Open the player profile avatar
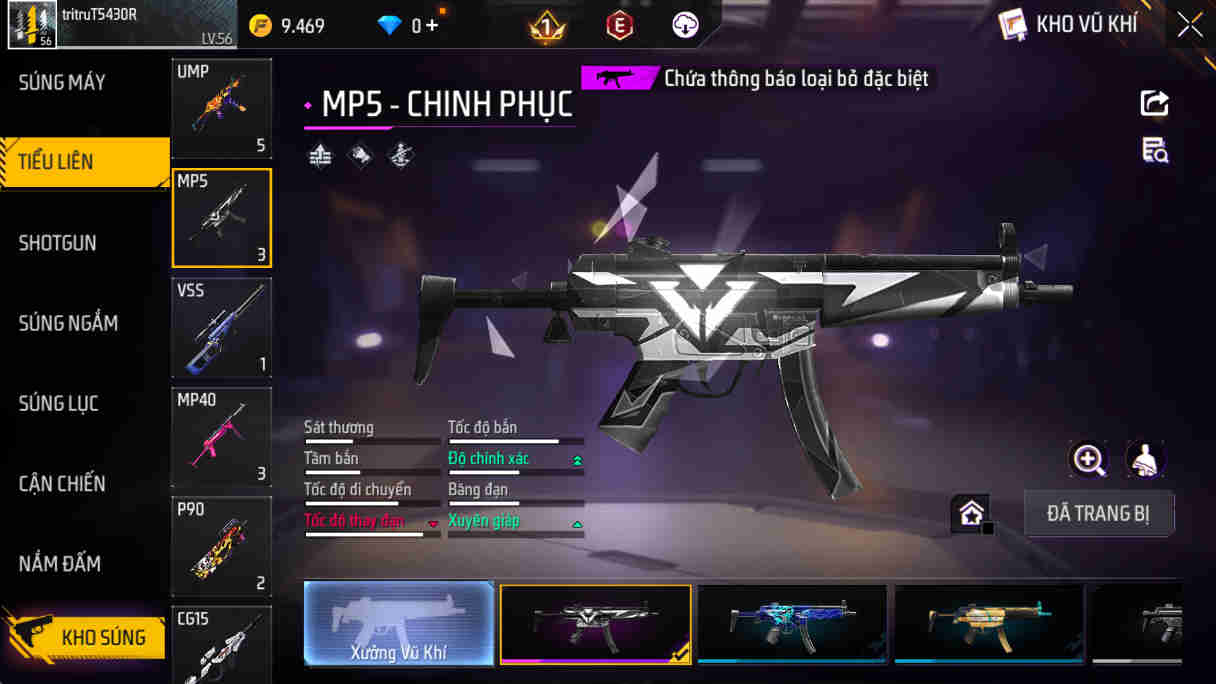 32,25
